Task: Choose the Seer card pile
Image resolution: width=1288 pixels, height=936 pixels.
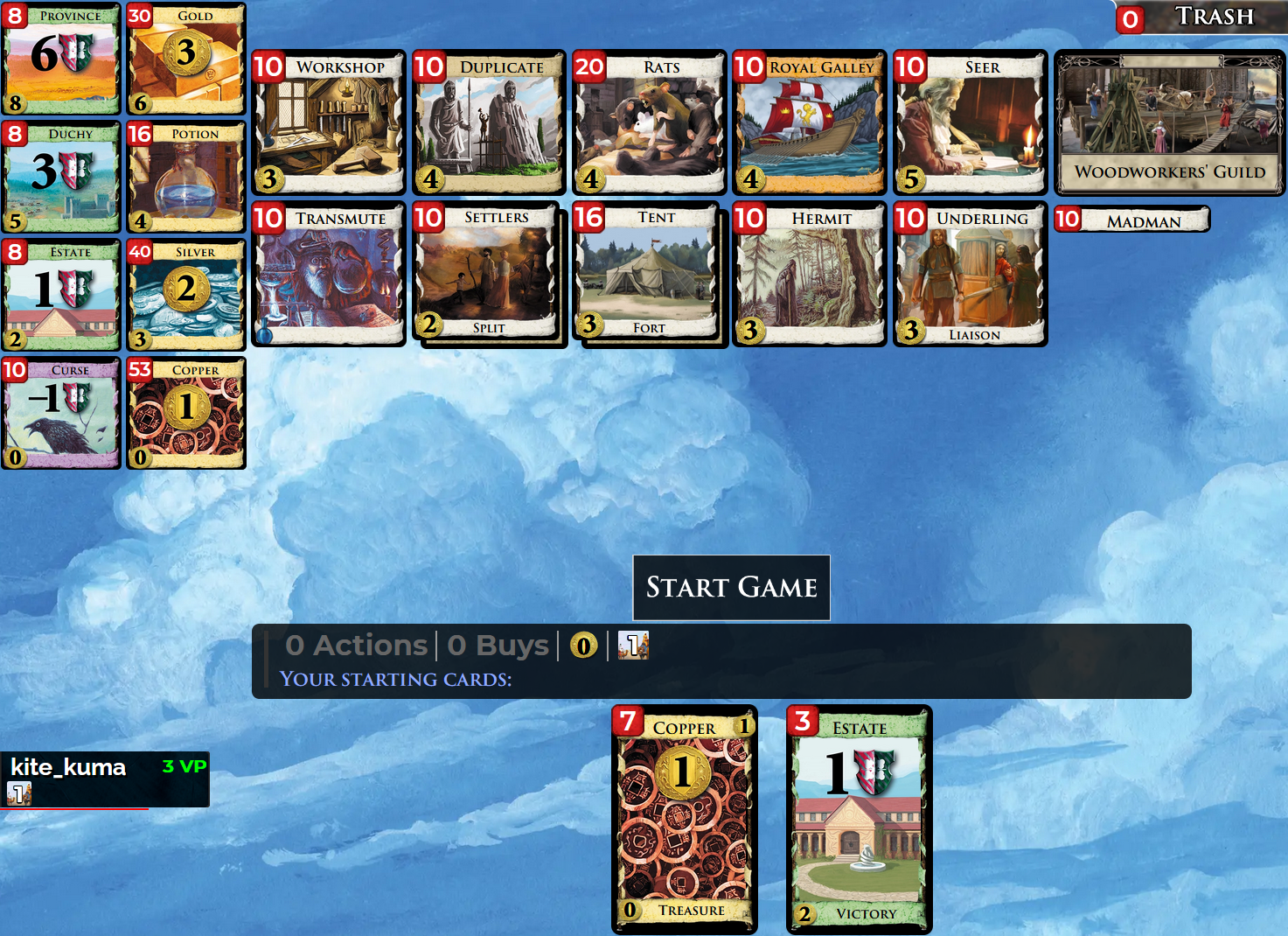Action: [970, 122]
